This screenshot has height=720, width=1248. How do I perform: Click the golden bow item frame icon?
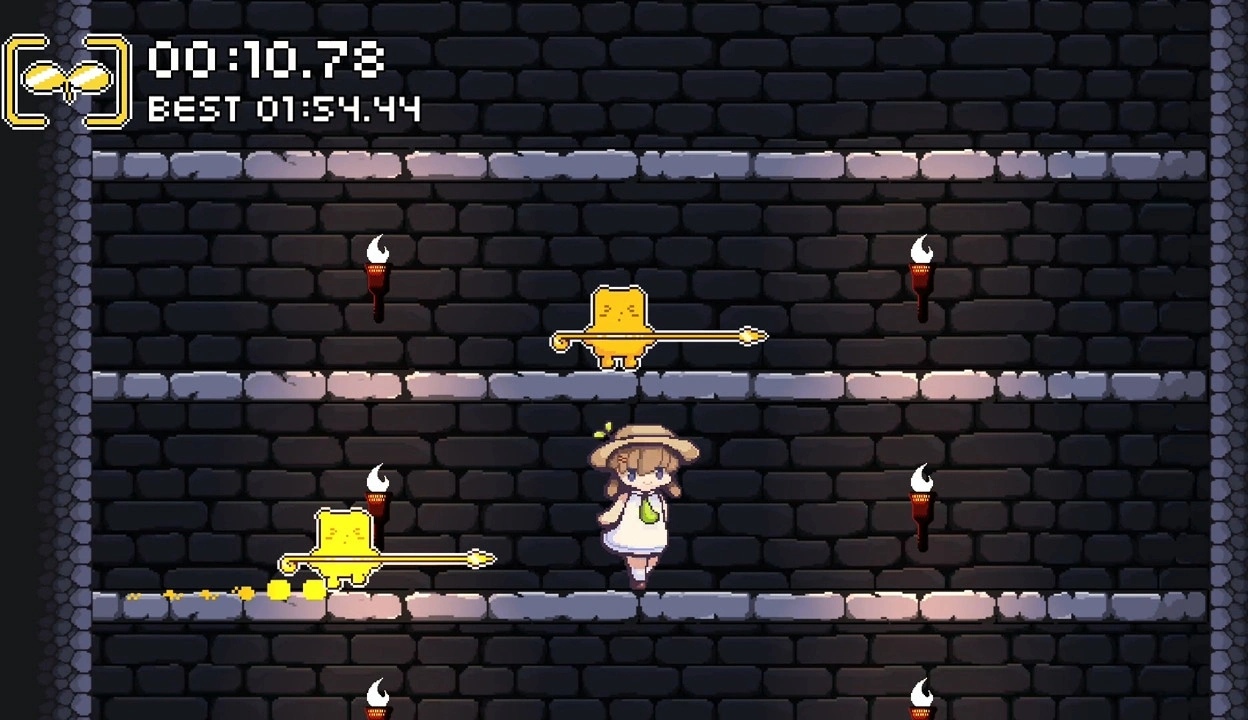[67, 81]
